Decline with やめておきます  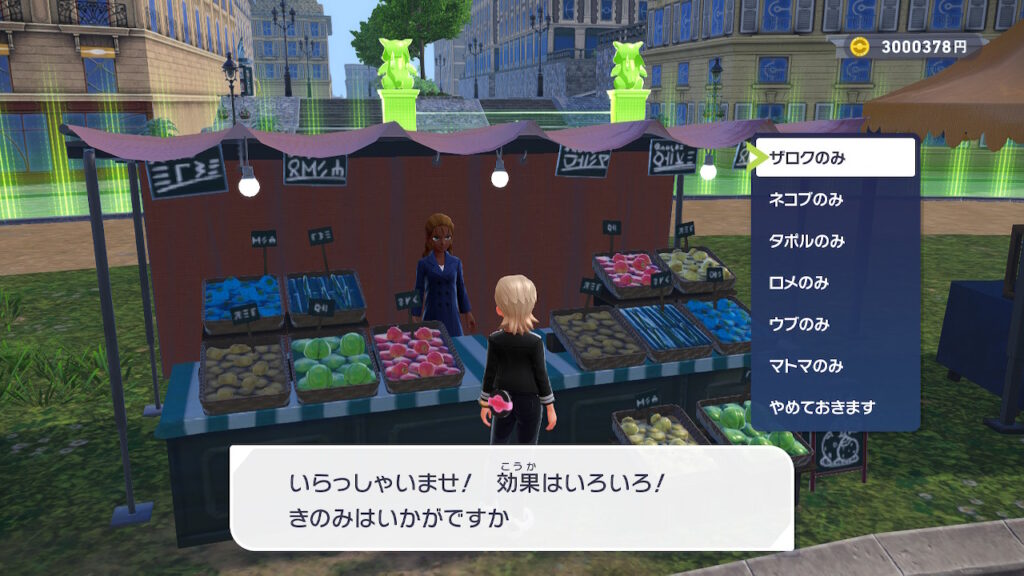821,407
